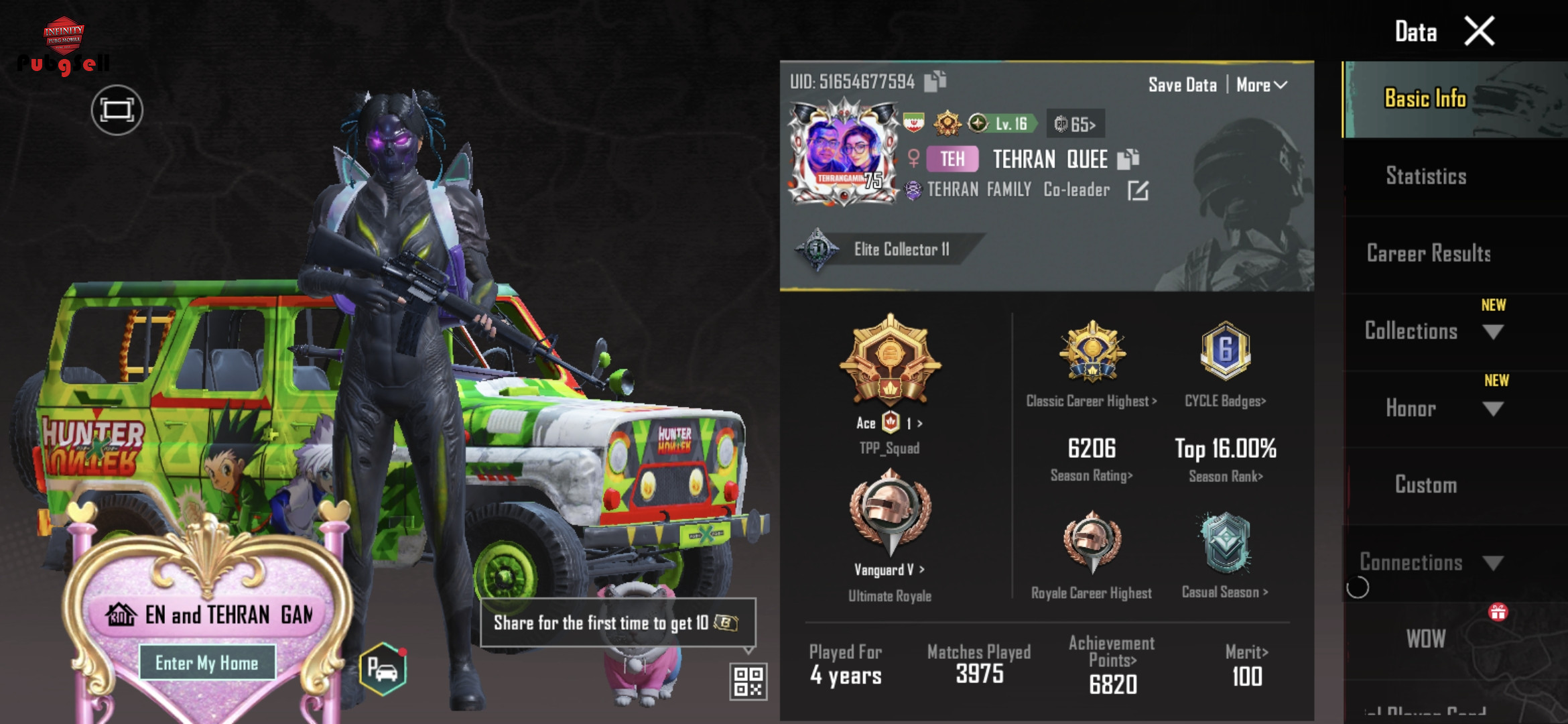The image size is (1568, 724).
Task: Copy the UID number
Action: (935, 81)
